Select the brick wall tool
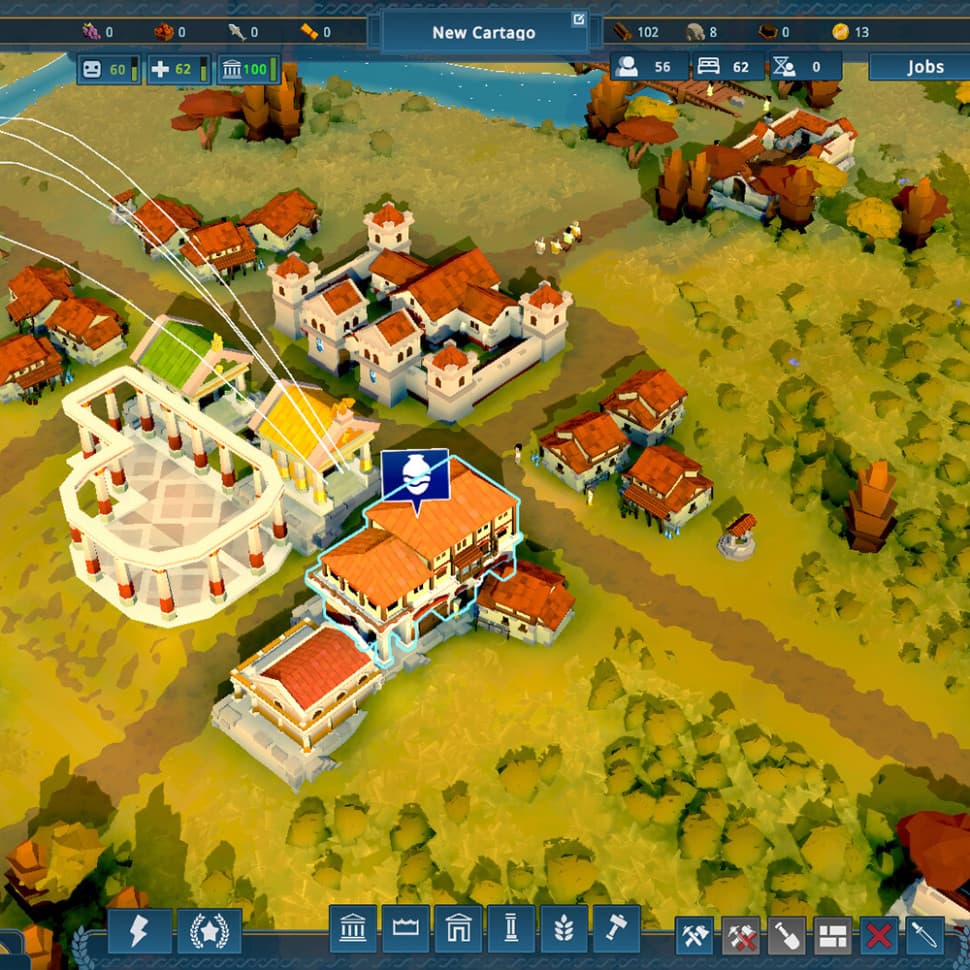Image resolution: width=970 pixels, height=970 pixels. [x=833, y=936]
